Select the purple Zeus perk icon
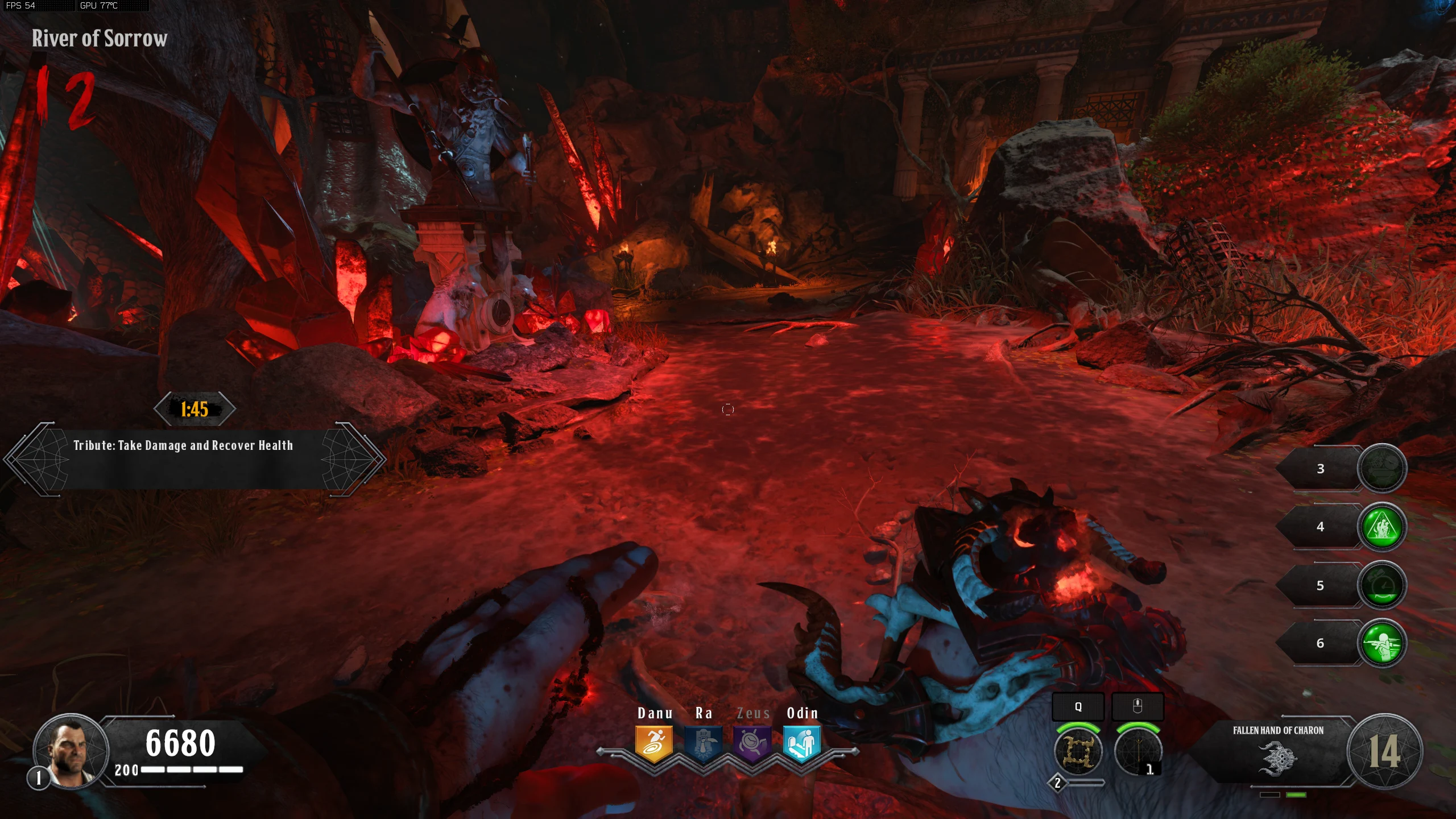 tap(752, 743)
